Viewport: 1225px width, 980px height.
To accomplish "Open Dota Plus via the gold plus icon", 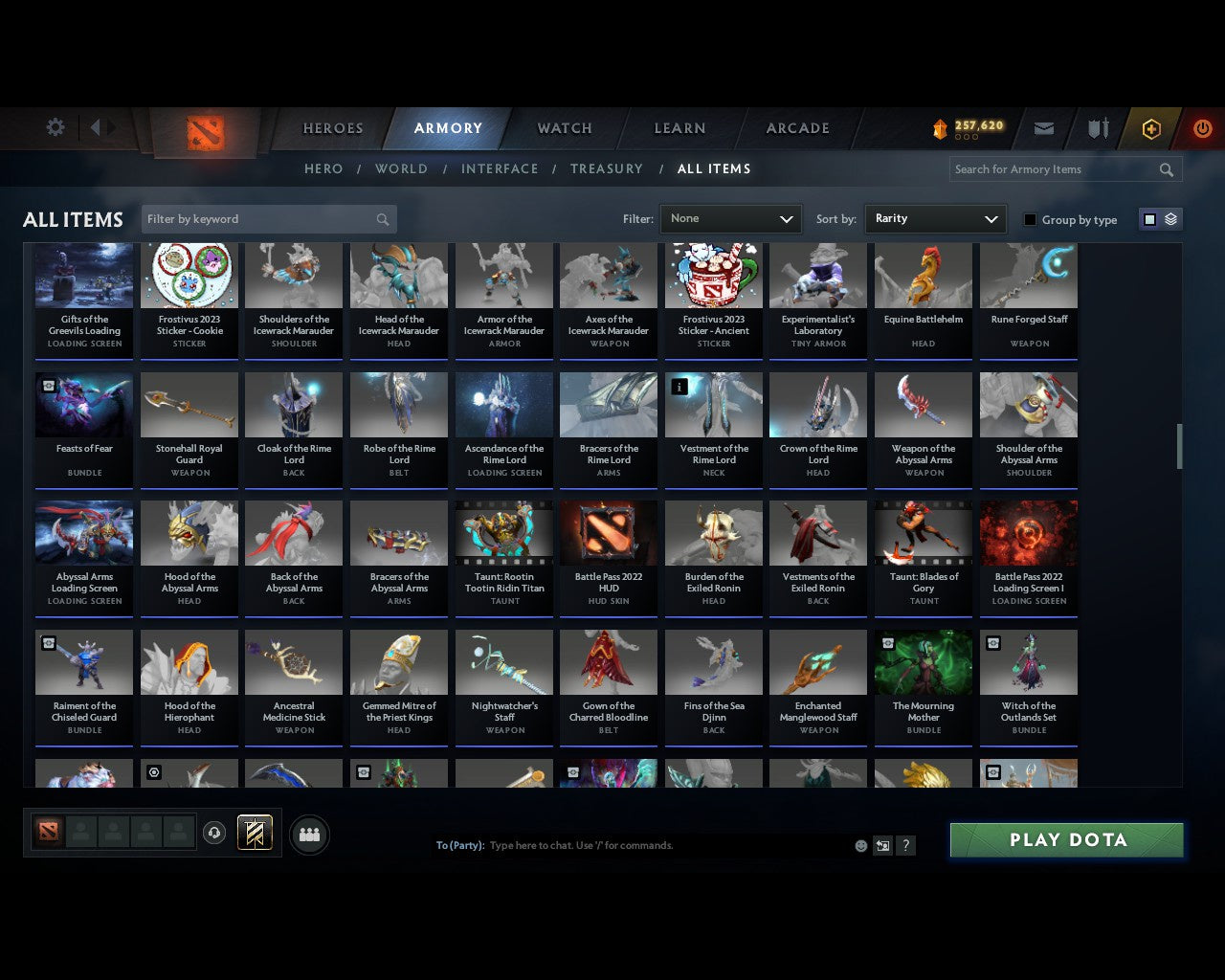I will point(1150,127).
